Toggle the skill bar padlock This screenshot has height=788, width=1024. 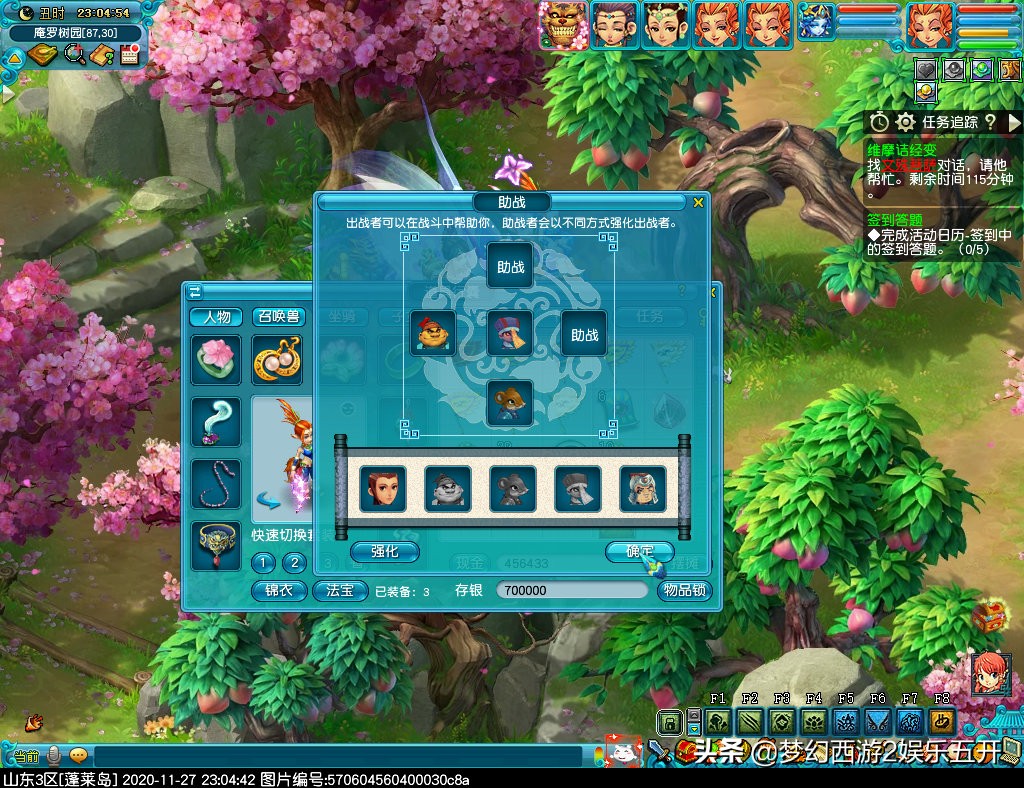[x=668, y=721]
